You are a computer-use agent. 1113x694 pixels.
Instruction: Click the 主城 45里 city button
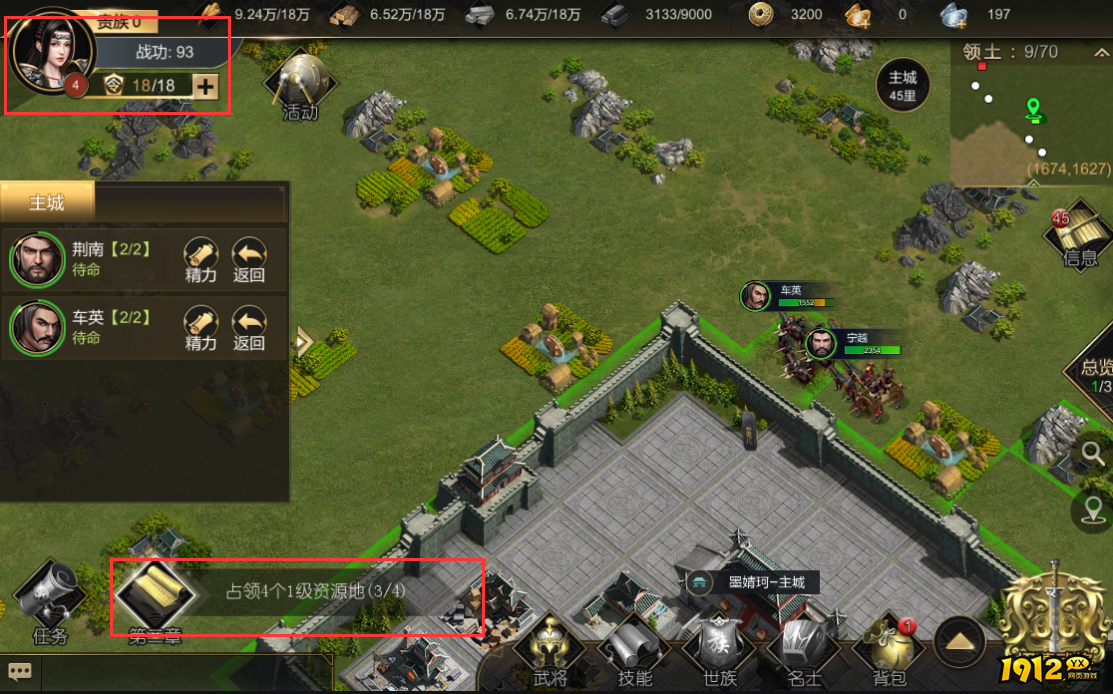click(x=902, y=86)
